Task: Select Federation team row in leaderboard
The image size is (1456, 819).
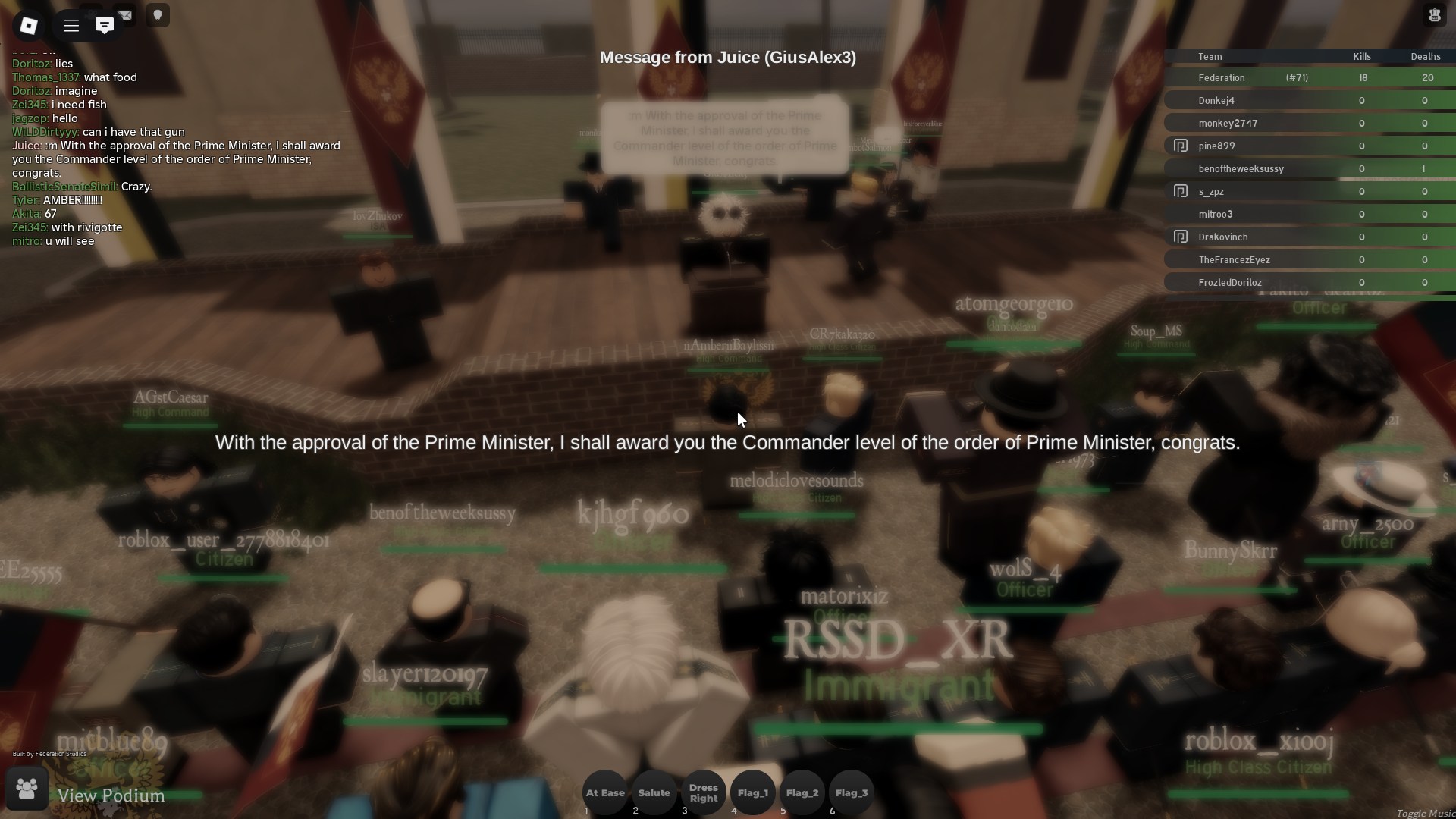Action: coord(1222,78)
